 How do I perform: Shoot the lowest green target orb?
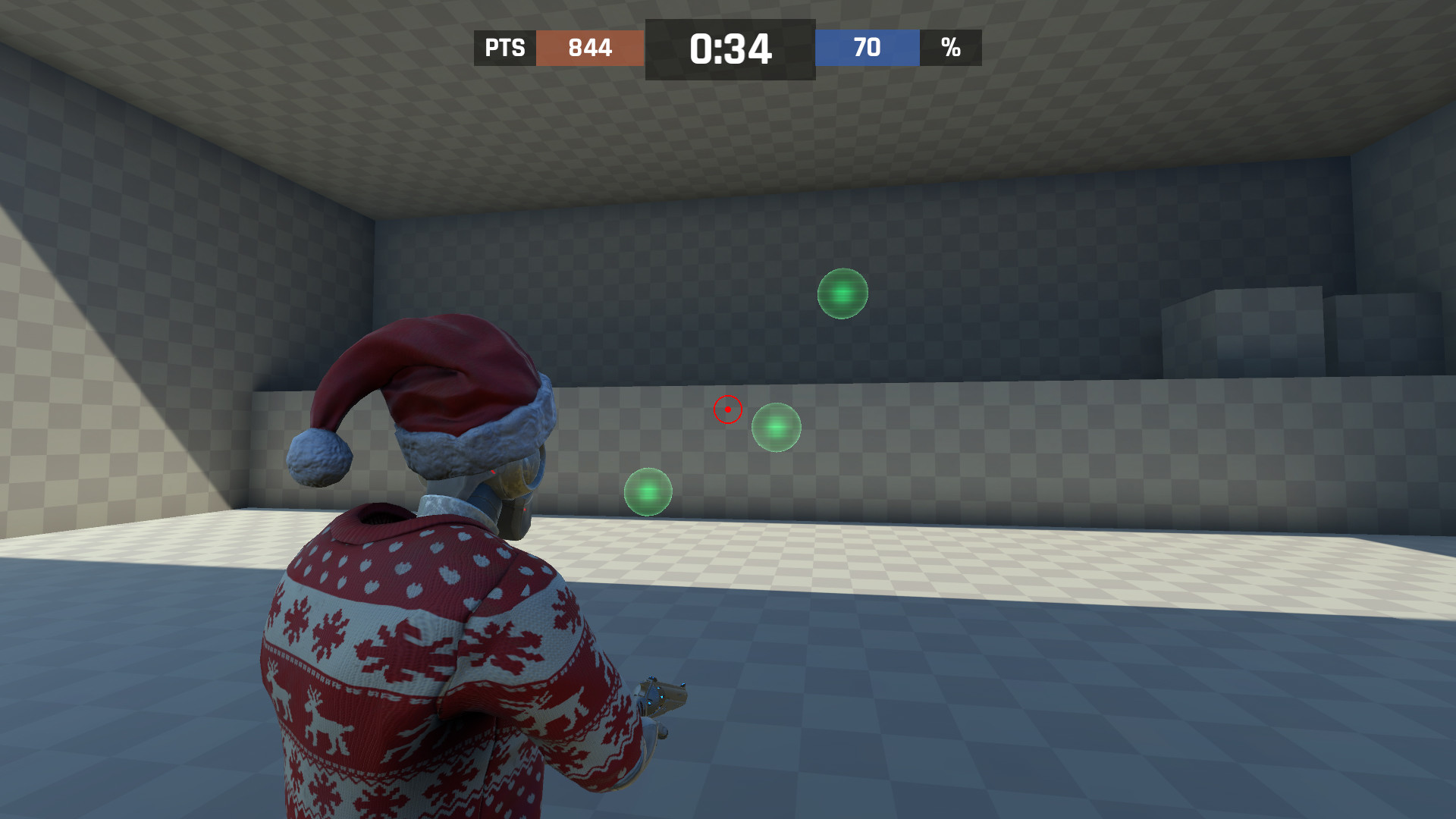click(x=648, y=491)
